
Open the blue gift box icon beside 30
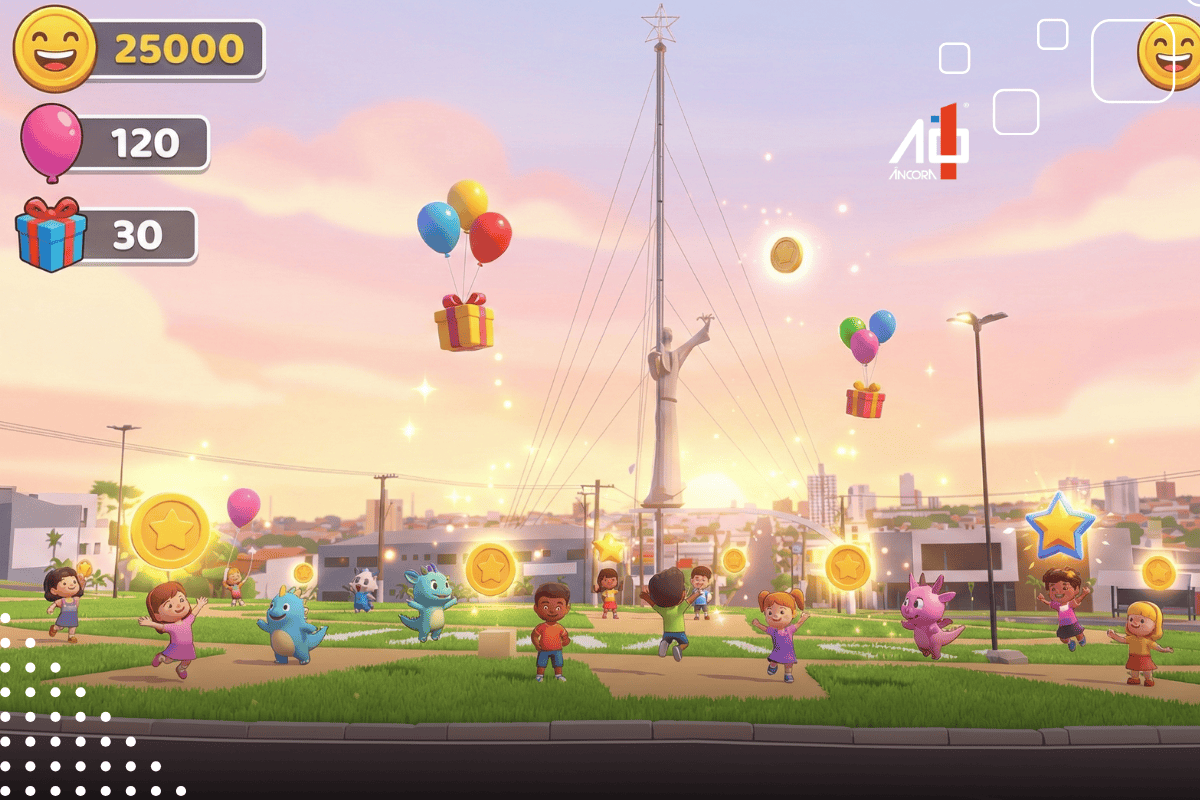[51, 235]
